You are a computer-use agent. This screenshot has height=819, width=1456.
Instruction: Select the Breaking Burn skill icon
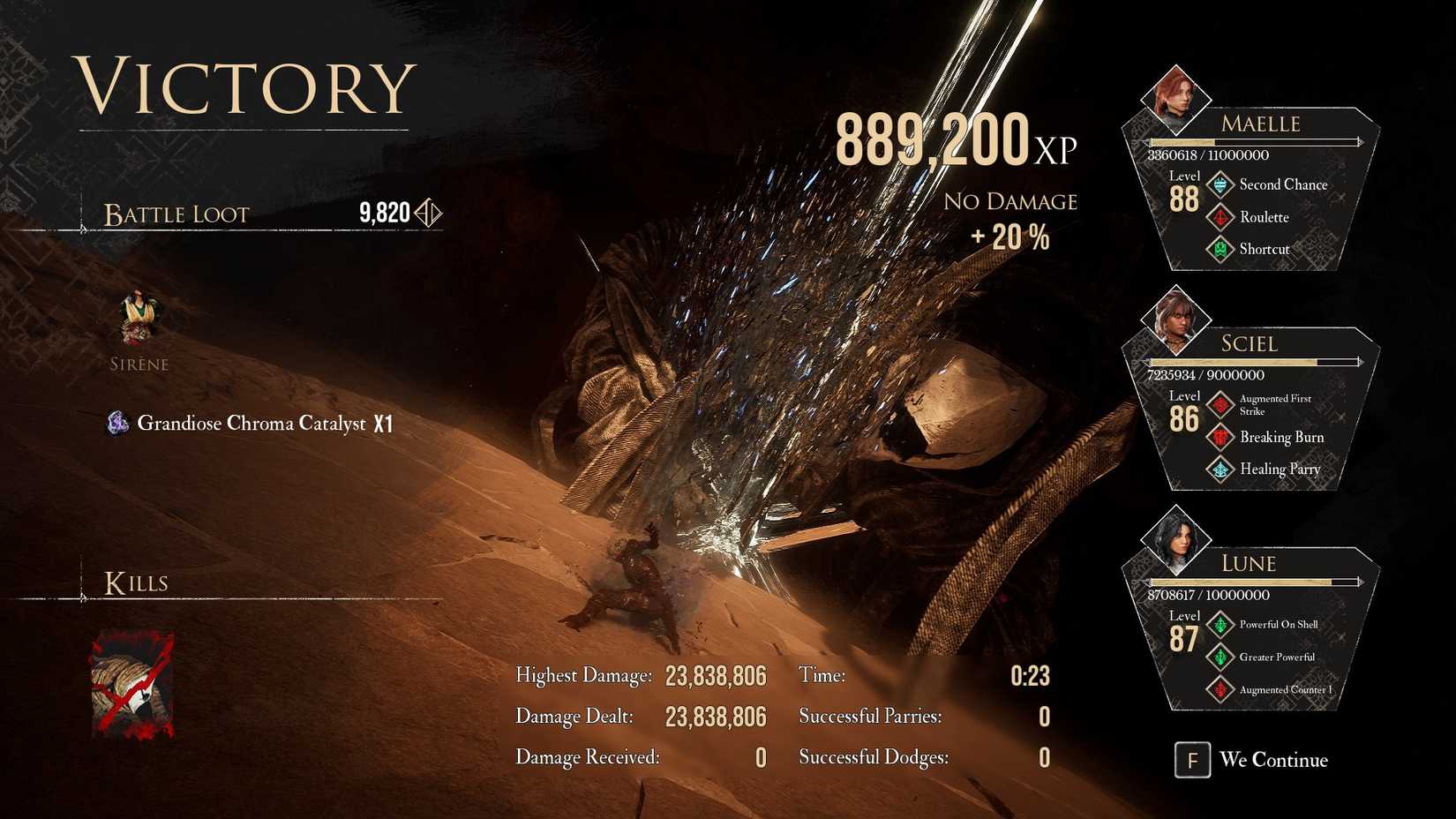click(x=1220, y=438)
